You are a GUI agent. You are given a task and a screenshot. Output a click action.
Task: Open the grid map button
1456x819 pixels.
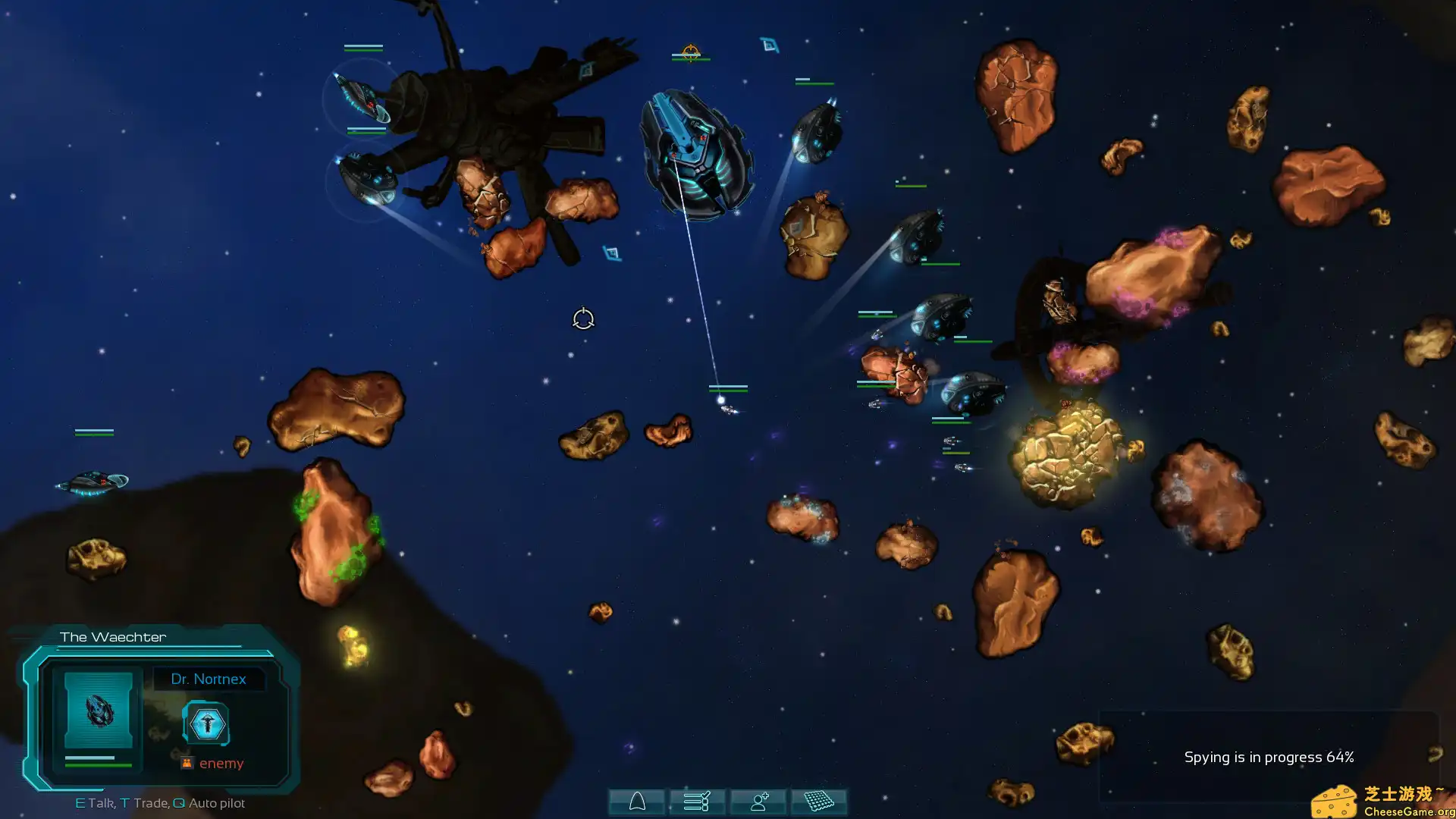(819, 802)
